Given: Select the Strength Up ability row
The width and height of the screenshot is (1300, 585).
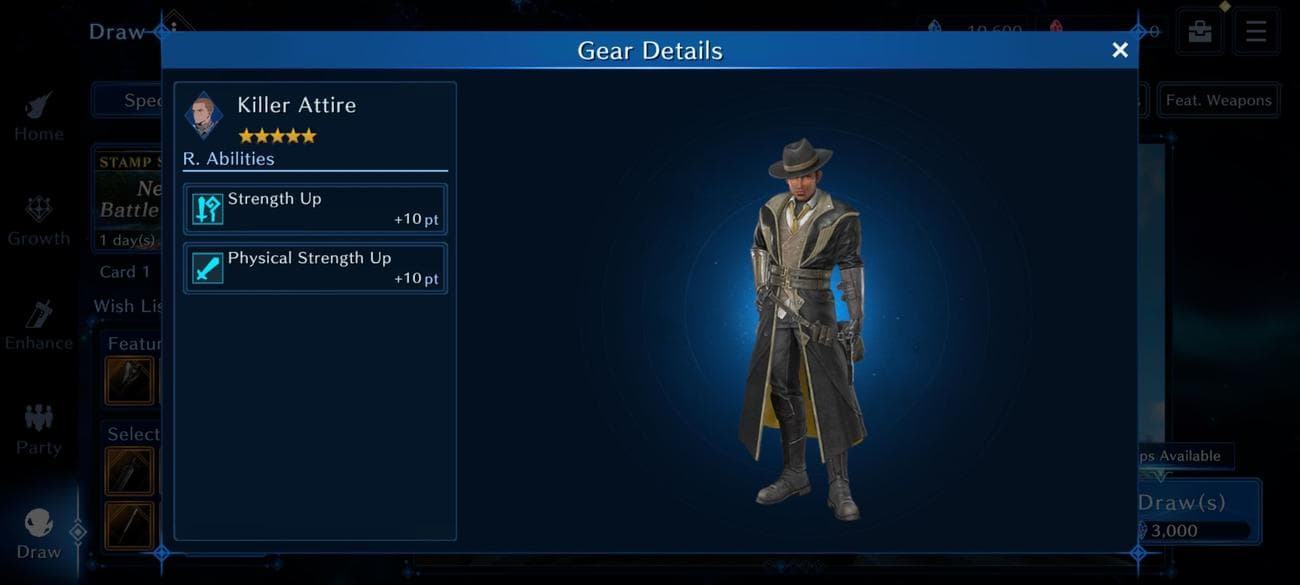Looking at the screenshot, I should pos(315,208).
